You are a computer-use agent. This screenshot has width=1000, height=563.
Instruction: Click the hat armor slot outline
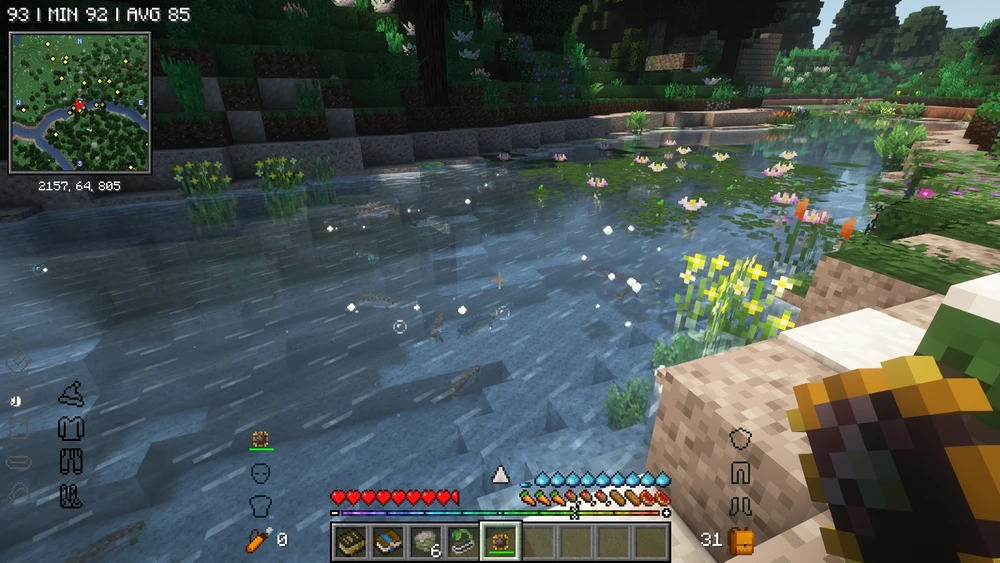coord(70,395)
